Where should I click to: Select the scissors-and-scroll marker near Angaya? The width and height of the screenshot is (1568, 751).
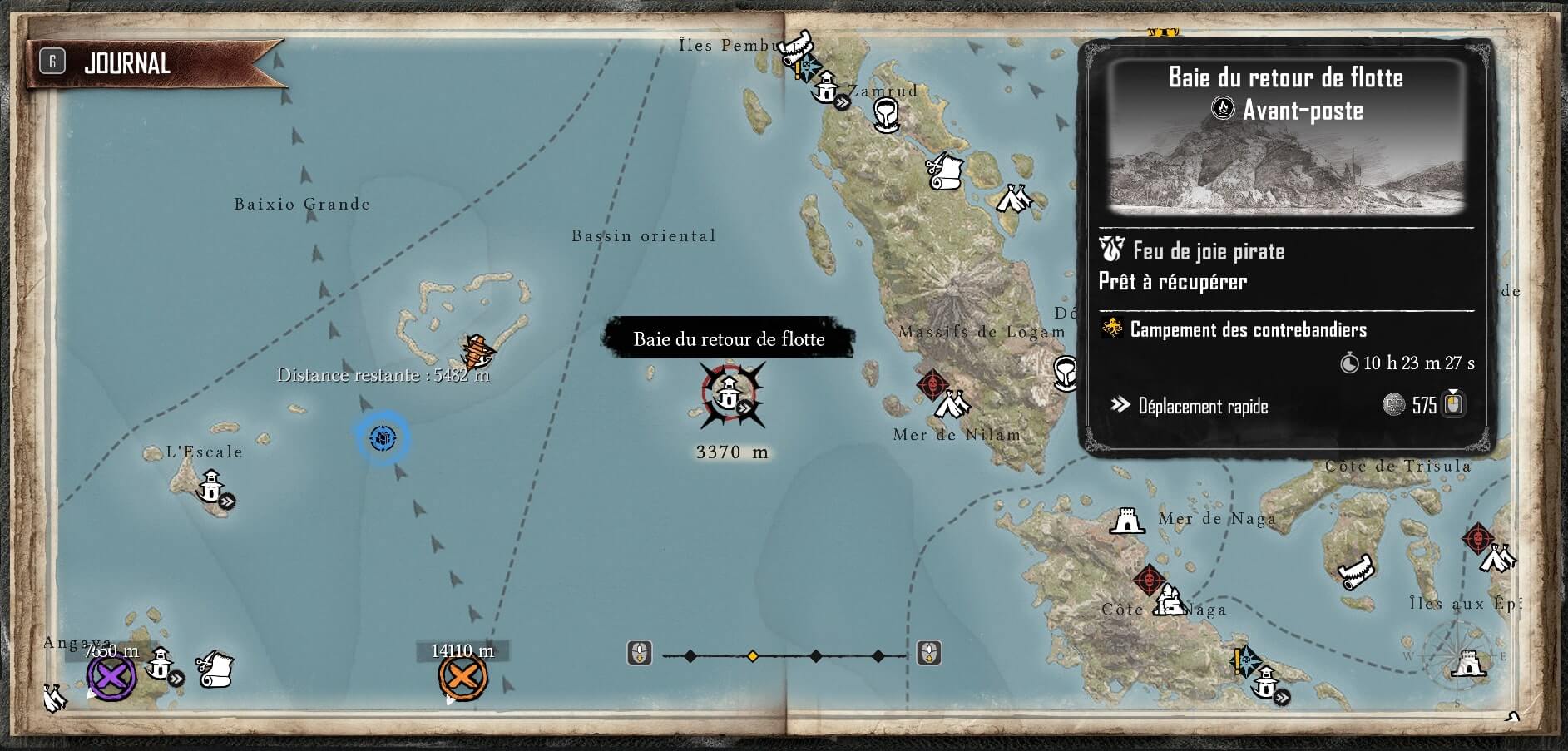pyautogui.click(x=215, y=669)
